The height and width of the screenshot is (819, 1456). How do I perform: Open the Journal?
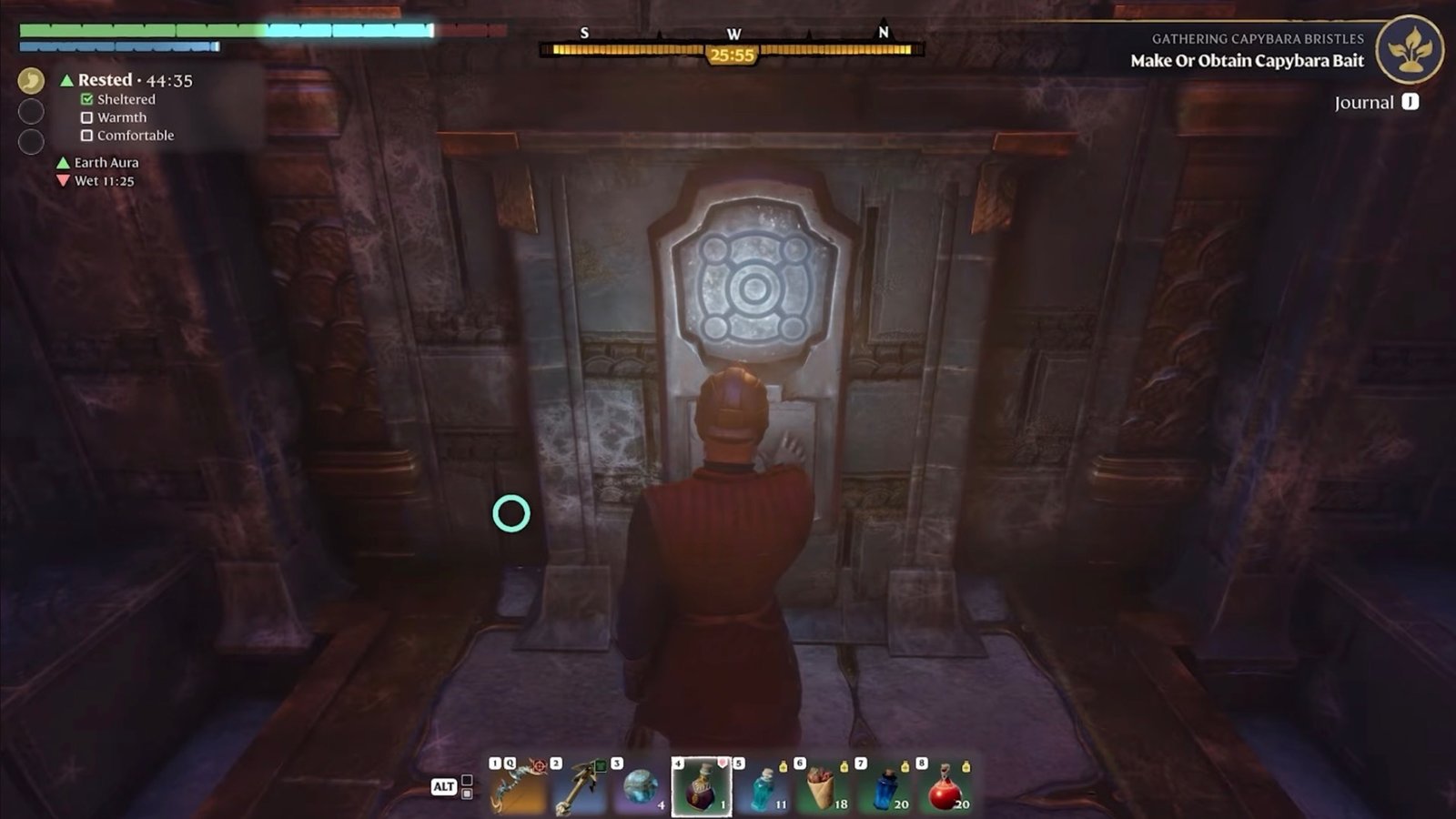[x=1370, y=104]
